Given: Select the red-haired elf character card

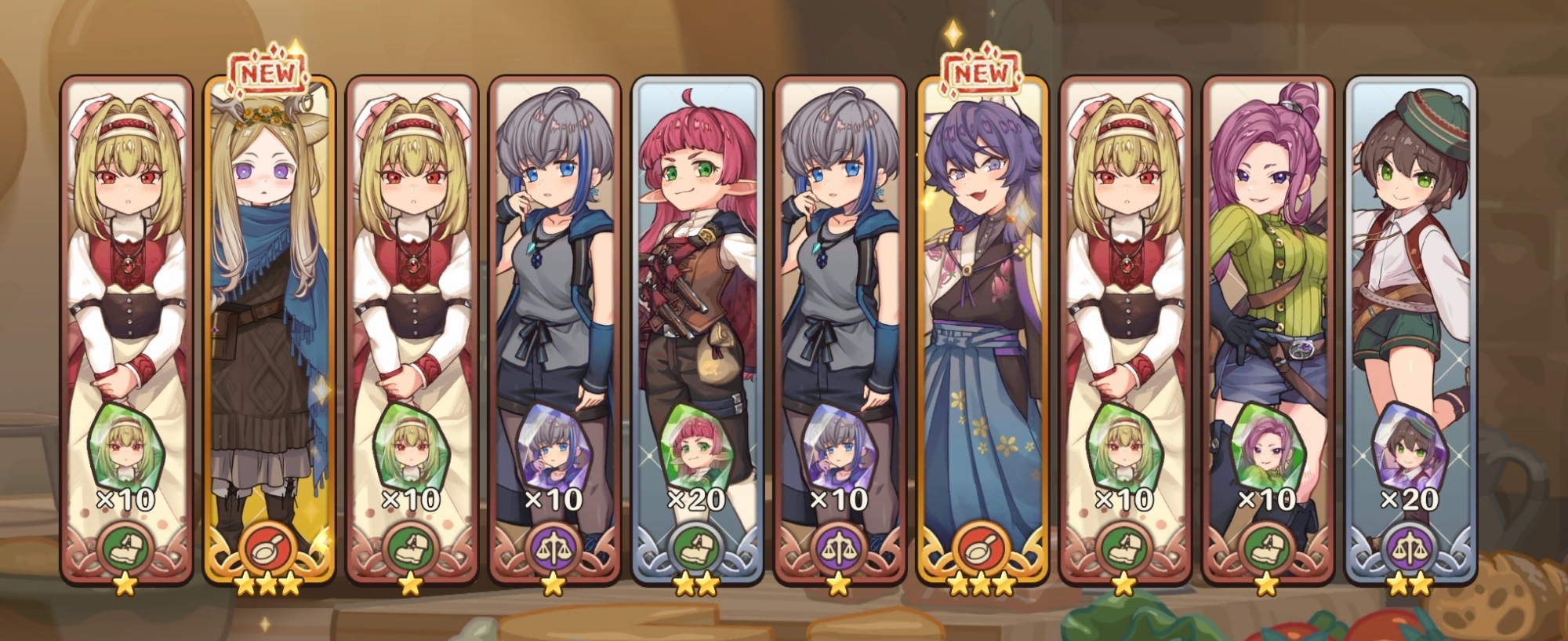Looking at the screenshot, I should coord(697,330).
